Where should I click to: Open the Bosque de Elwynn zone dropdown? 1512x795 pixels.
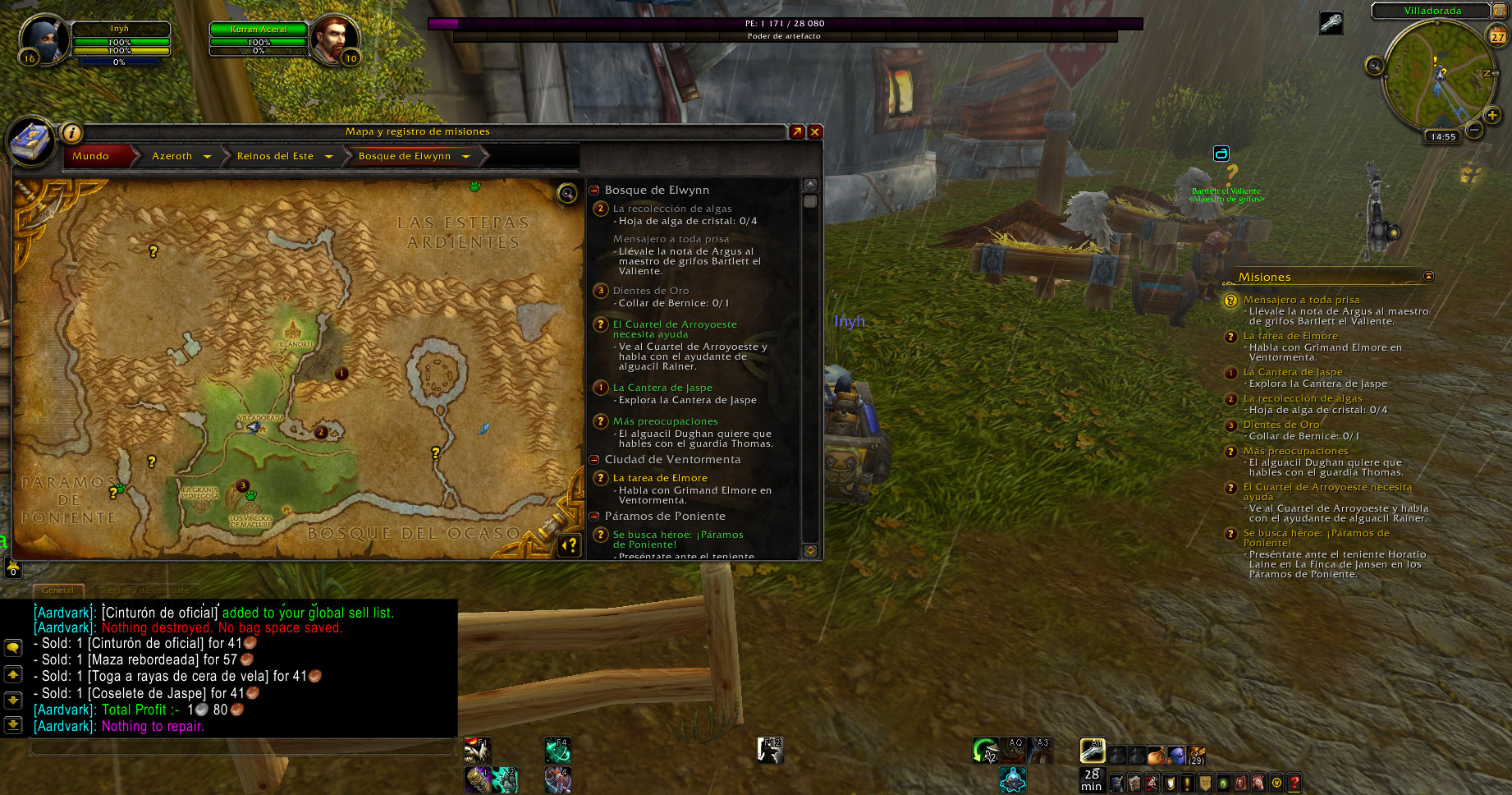point(465,156)
